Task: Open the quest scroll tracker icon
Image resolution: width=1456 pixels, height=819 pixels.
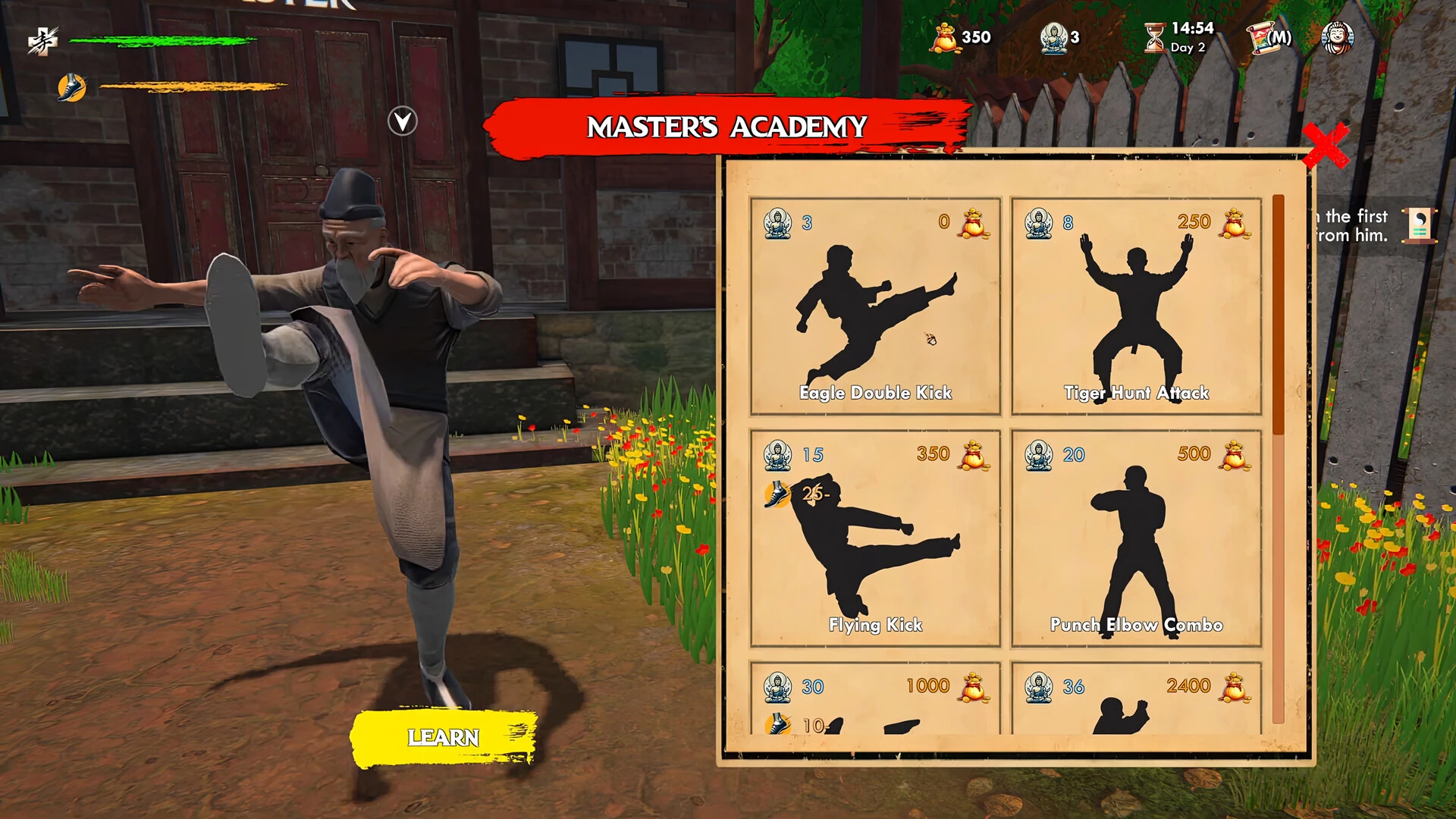Action: [1419, 225]
